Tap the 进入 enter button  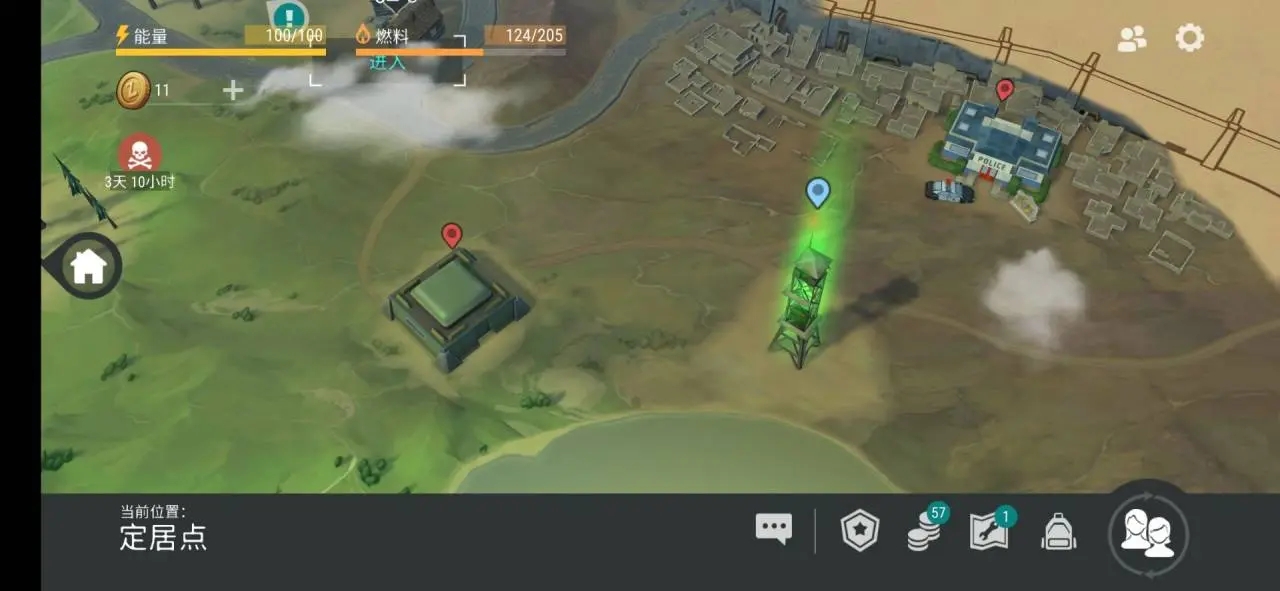point(388,63)
